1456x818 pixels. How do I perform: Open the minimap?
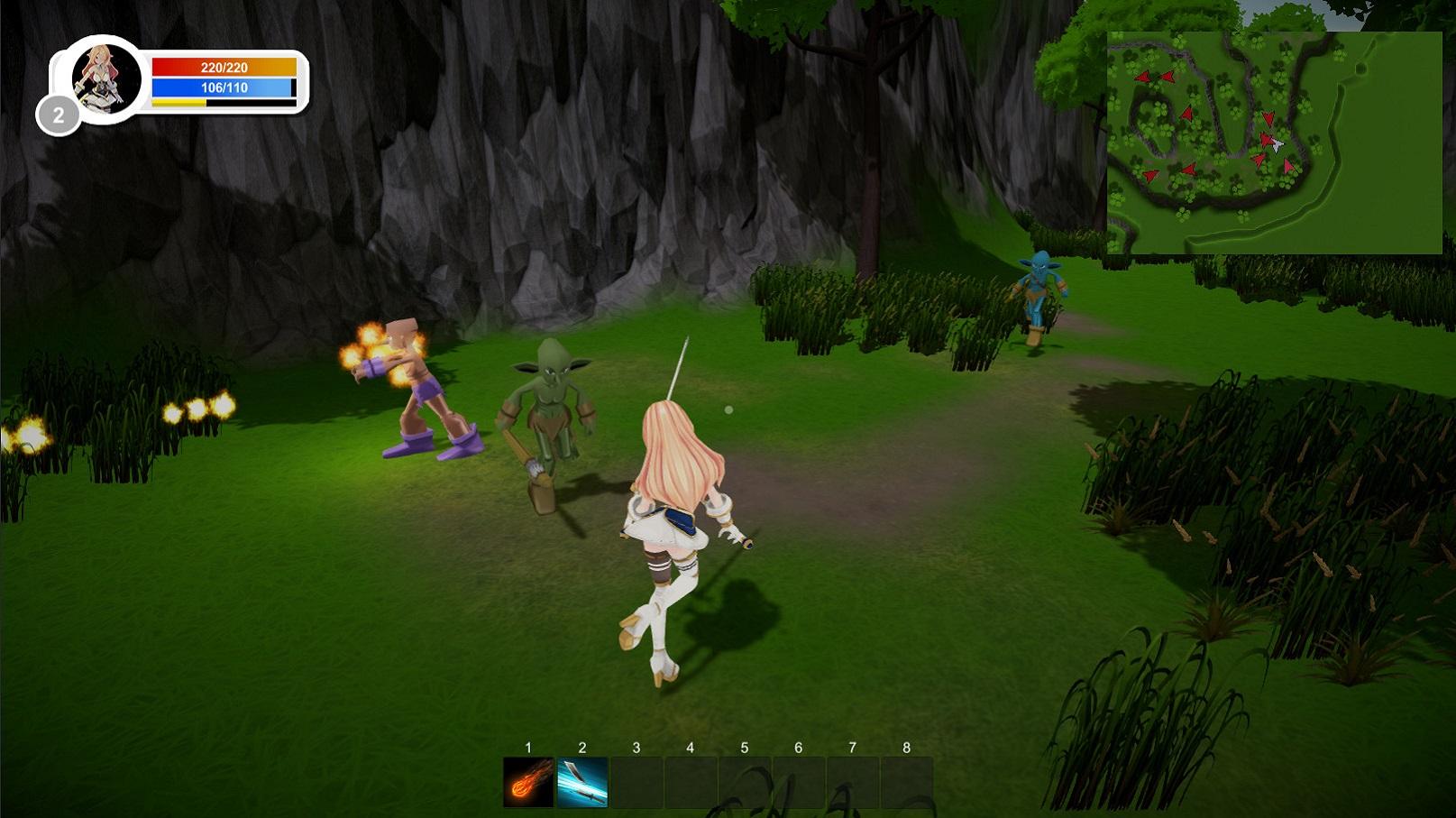click(1274, 142)
